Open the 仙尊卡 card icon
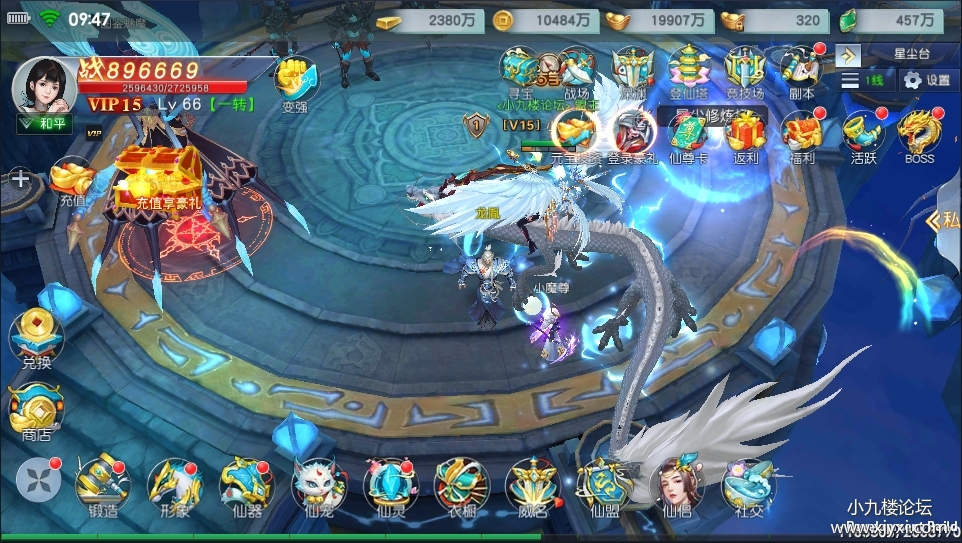 688,135
